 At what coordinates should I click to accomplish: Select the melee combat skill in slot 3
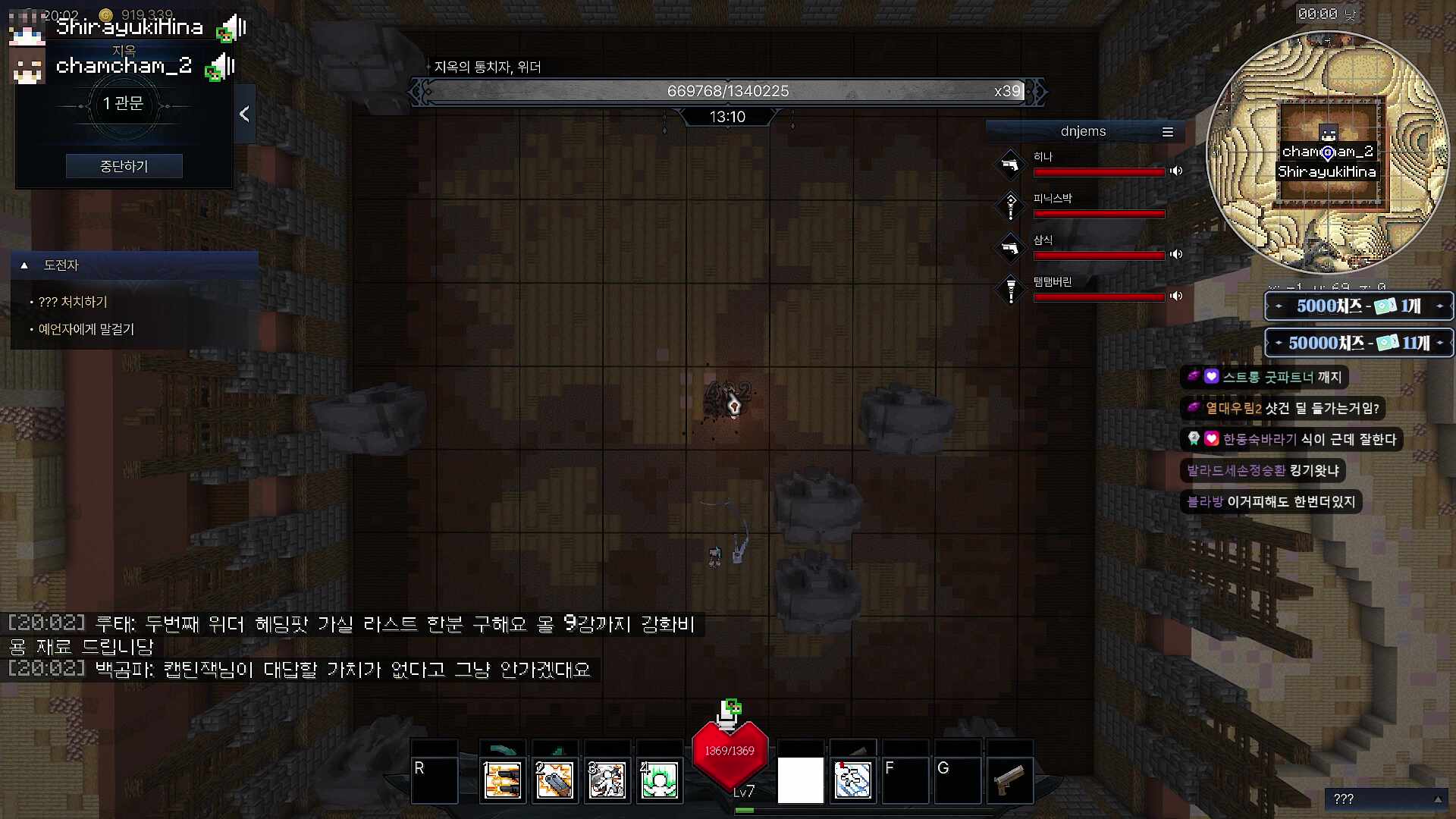coord(607,780)
